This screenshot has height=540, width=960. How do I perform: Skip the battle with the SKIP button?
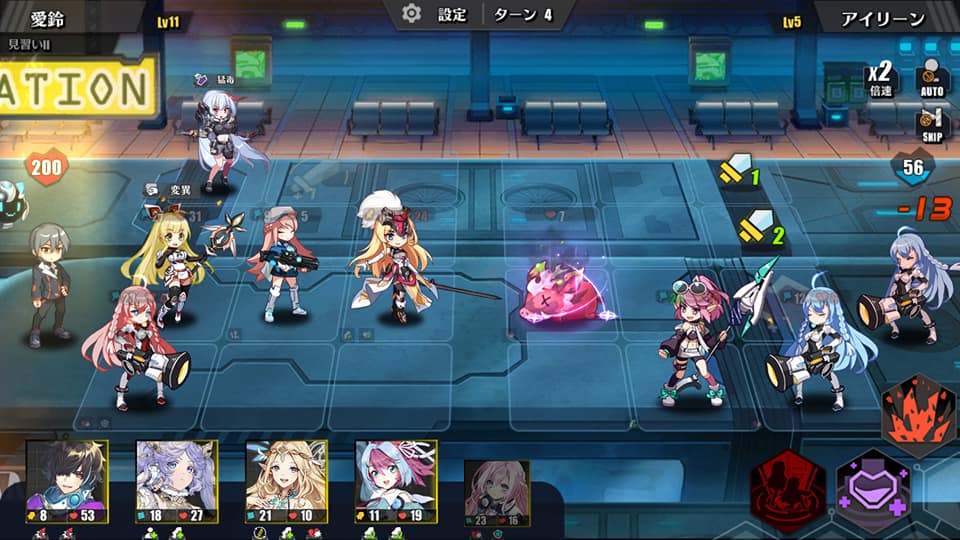point(932,127)
